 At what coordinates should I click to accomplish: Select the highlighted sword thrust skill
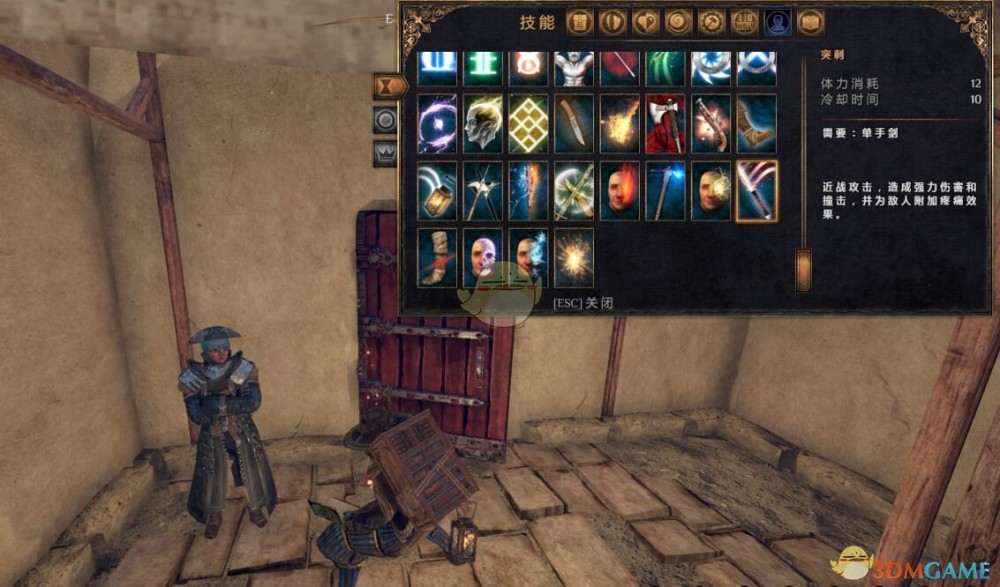756,190
